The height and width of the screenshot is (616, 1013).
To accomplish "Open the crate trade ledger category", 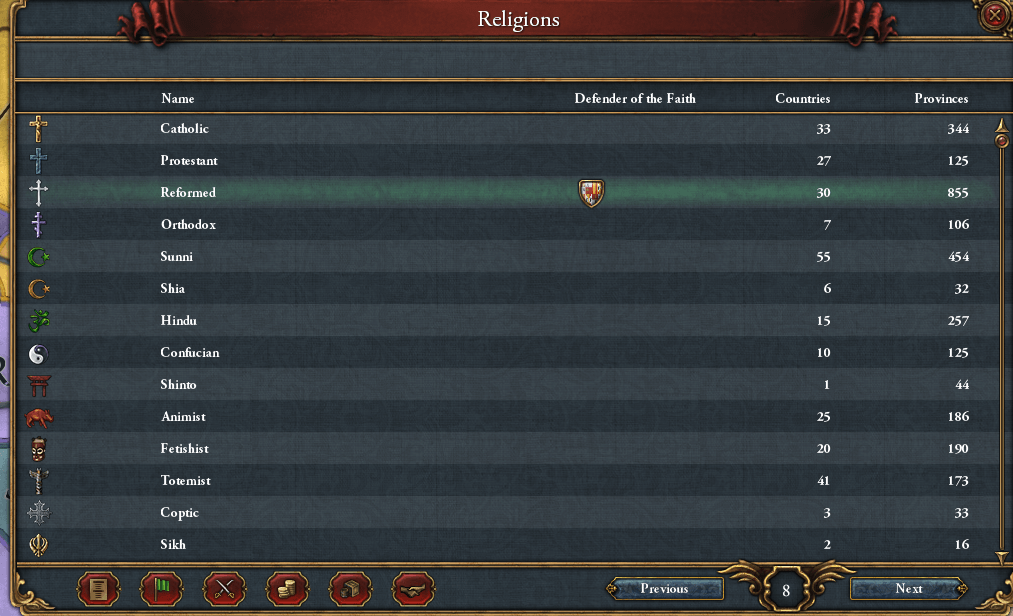I will point(348,589).
